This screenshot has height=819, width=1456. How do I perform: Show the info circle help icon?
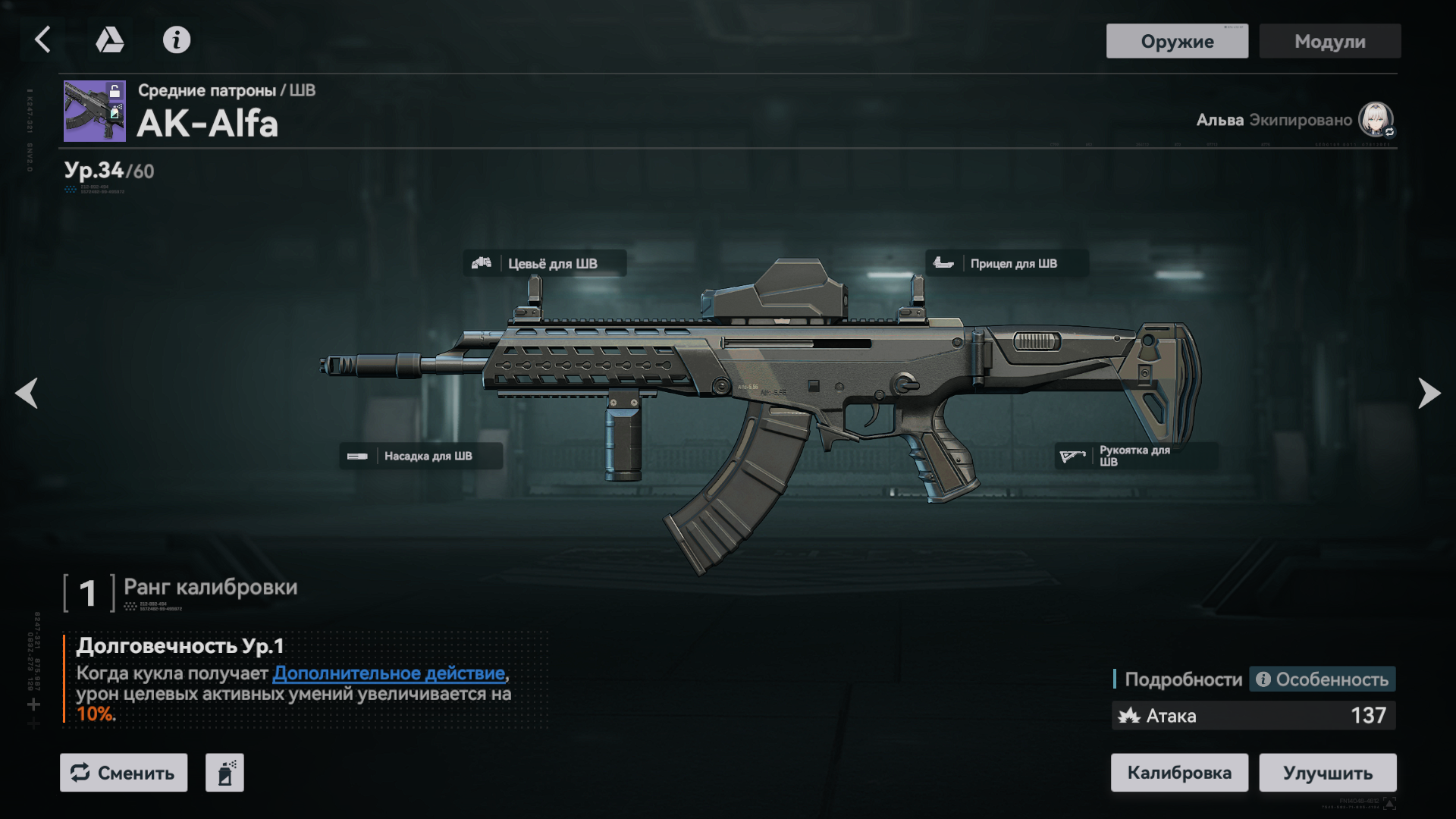[177, 39]
